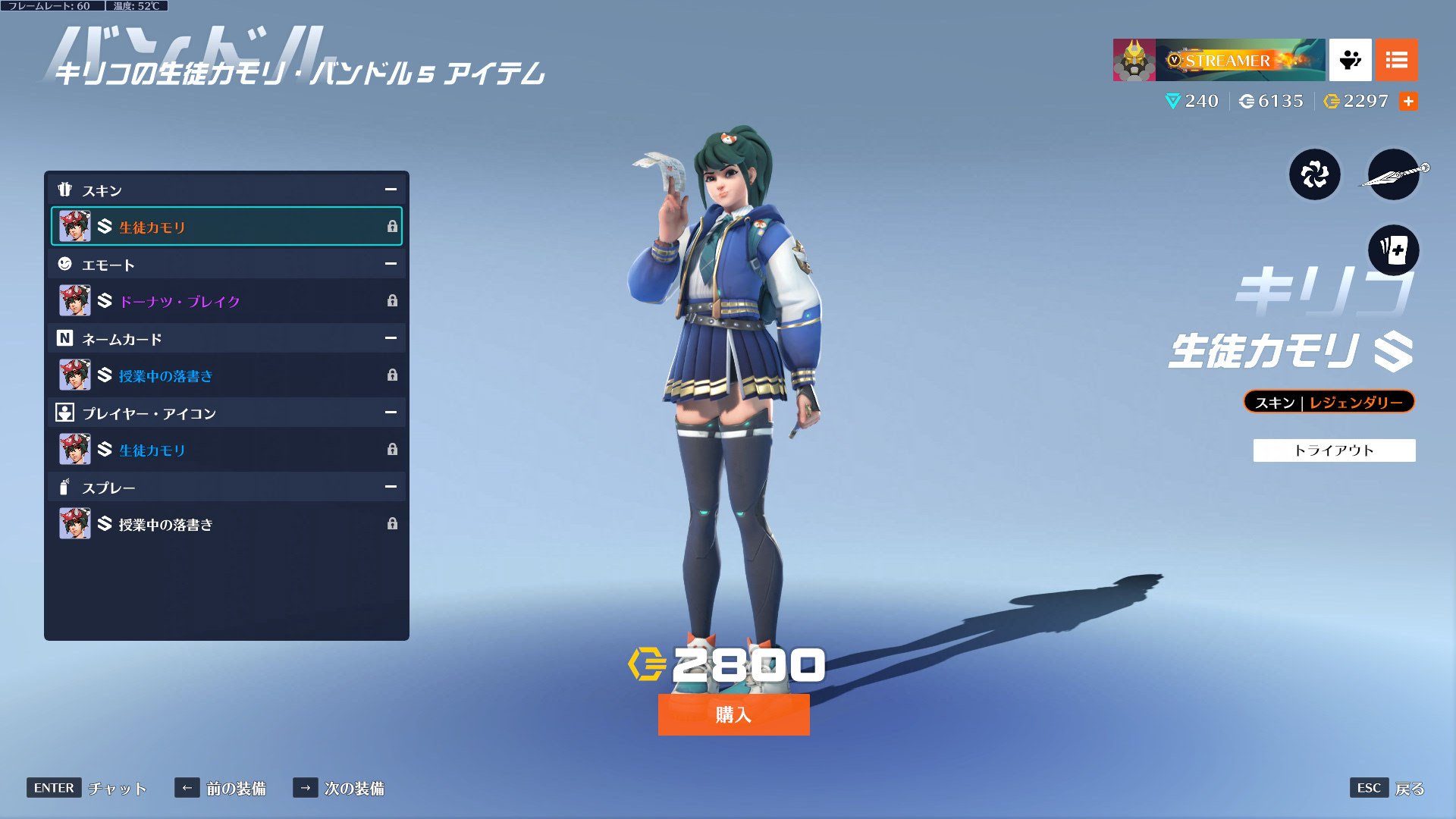Go to next equipment with 次の装備
1456x819 pixels.
[339, 789]
